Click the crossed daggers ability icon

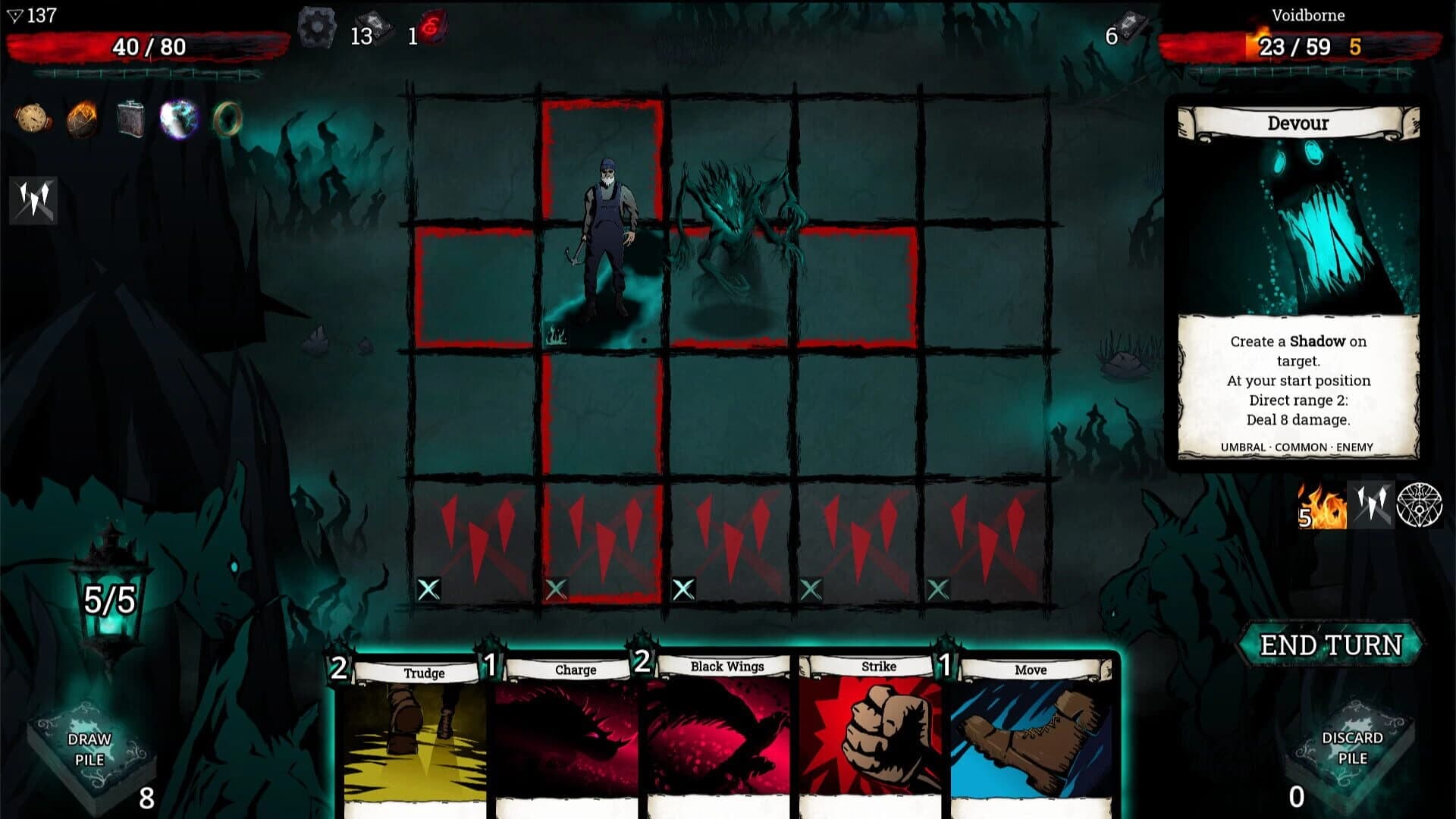click(33, 199)
